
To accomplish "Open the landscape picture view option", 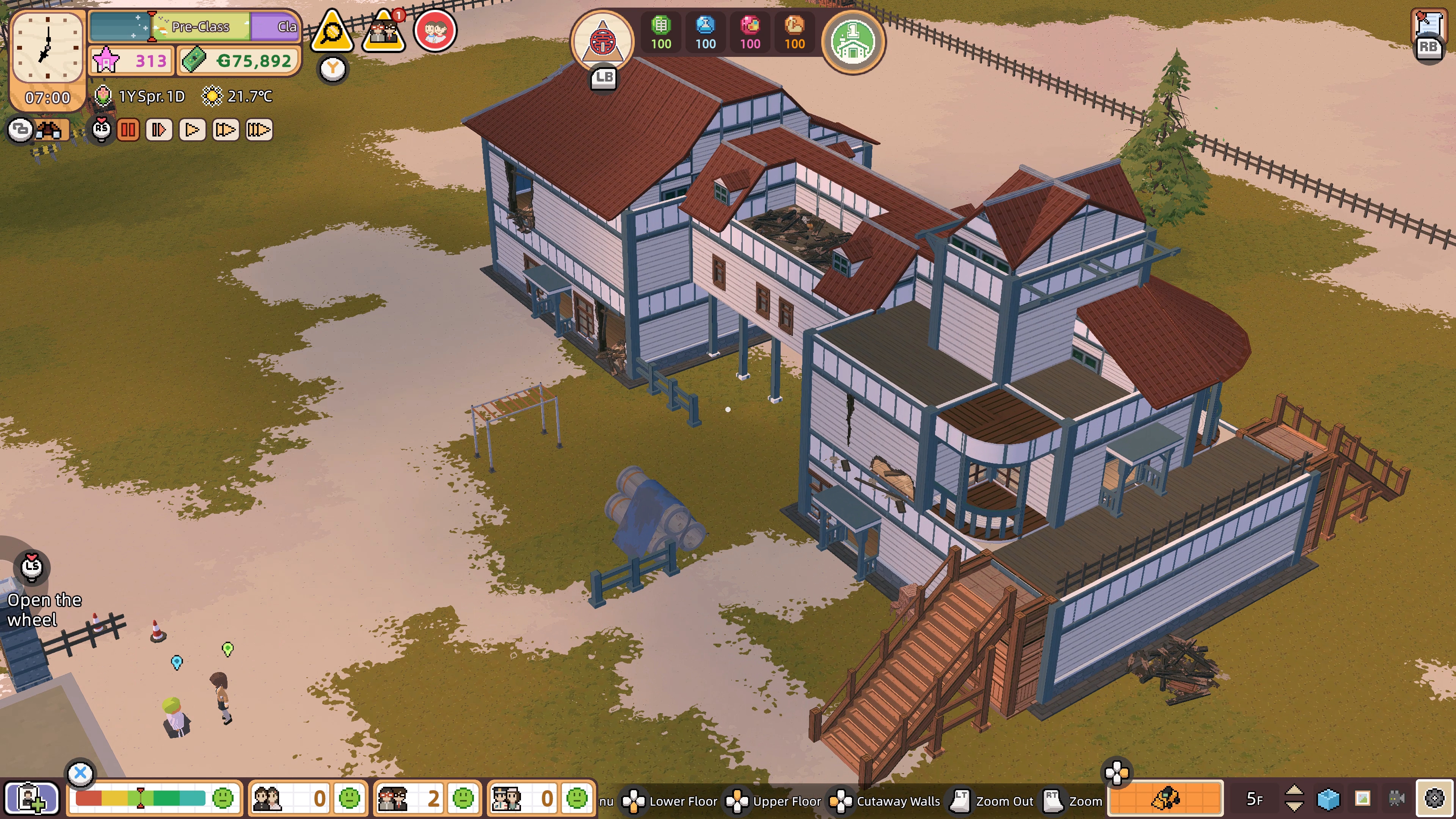I will 1363,798.
